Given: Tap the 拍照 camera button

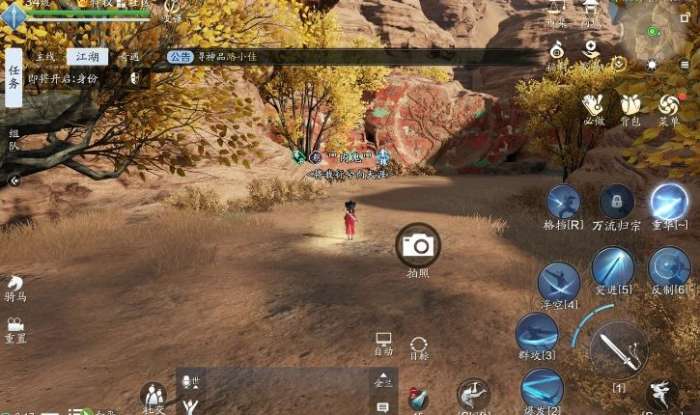Looking at the screenshot, I should [418, 245].
